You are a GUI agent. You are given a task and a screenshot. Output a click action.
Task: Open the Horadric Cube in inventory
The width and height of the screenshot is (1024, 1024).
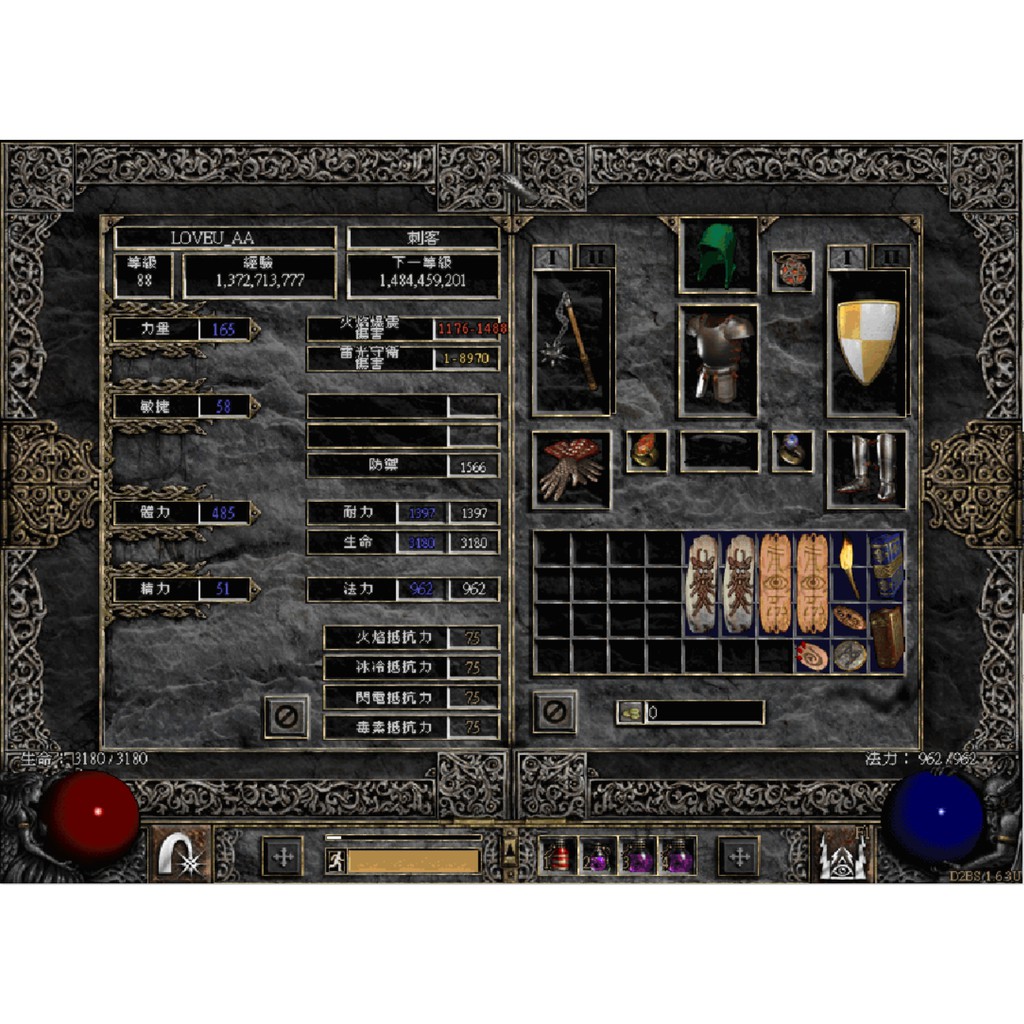[886, 637]
